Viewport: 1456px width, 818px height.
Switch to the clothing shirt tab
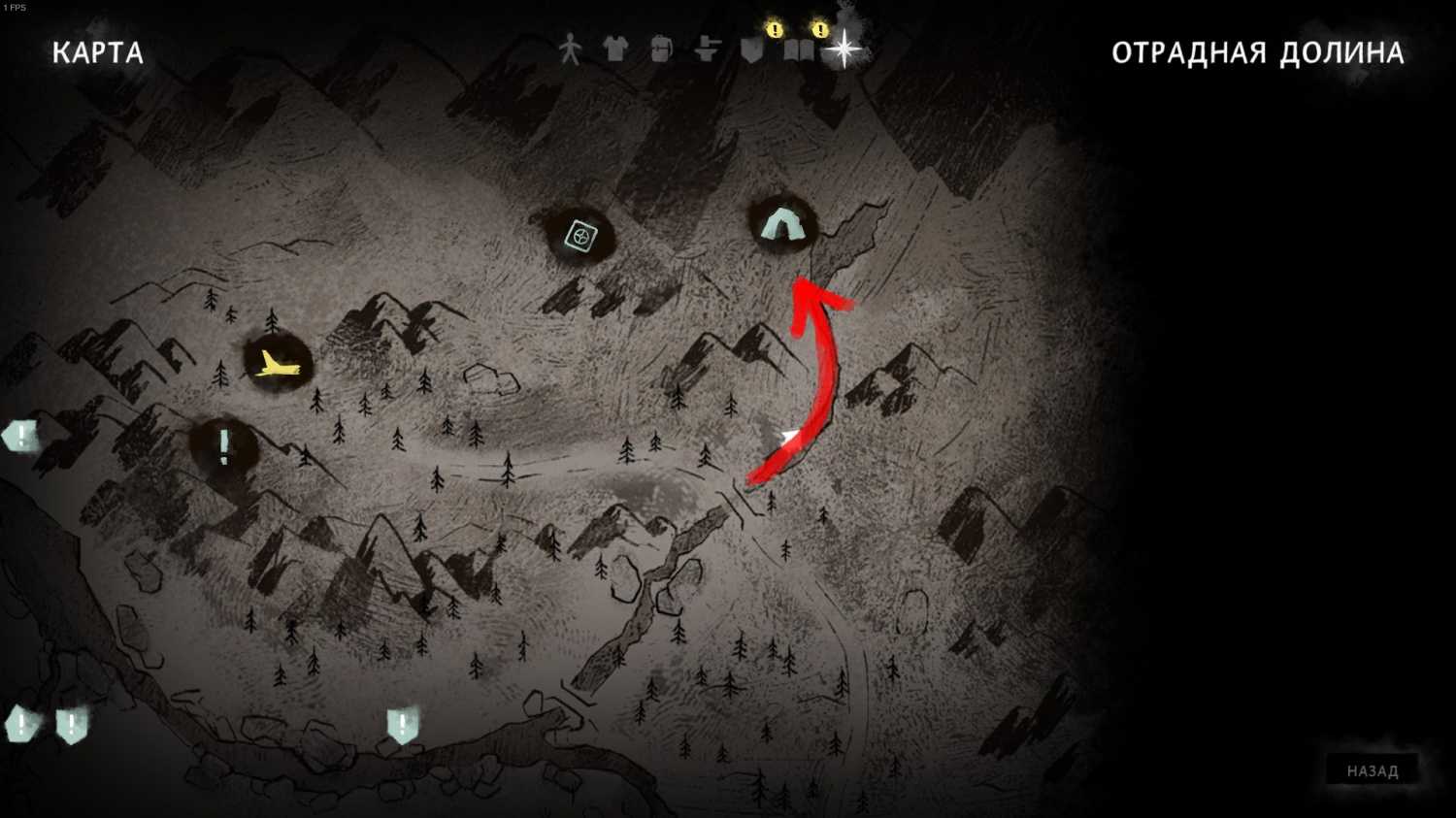click(x=614, y=49)
